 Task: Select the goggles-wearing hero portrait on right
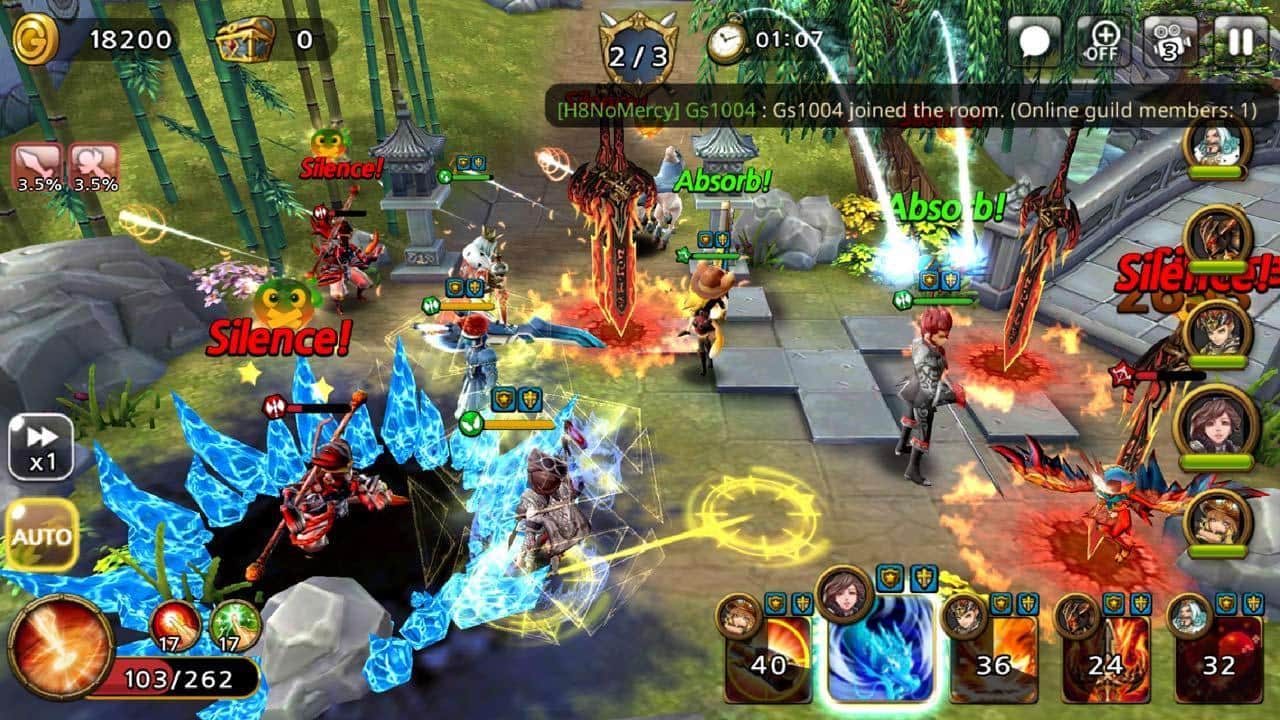coord(1217,522)
